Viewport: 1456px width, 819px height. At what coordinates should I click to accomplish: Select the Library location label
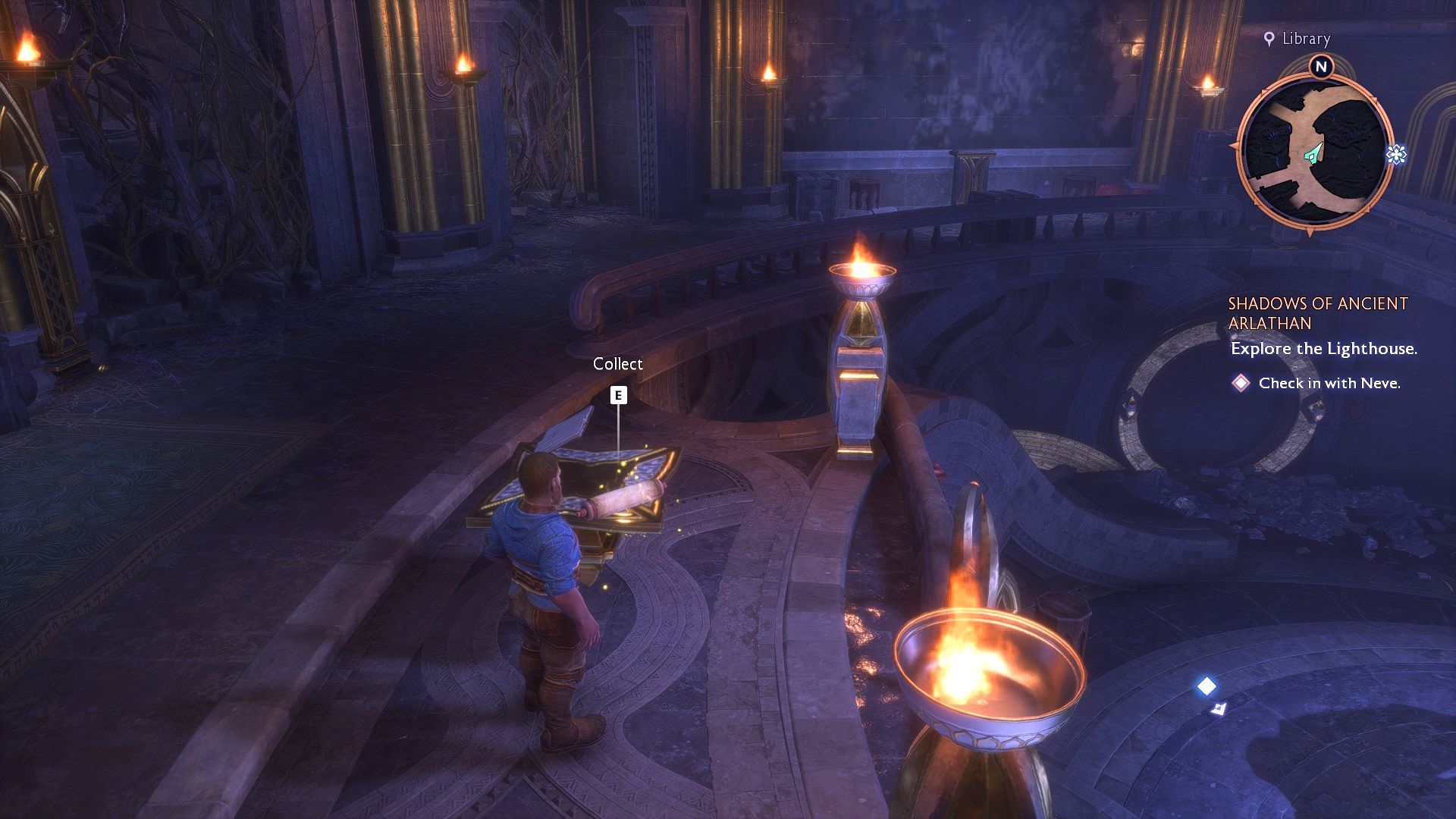pos(1298,39)
